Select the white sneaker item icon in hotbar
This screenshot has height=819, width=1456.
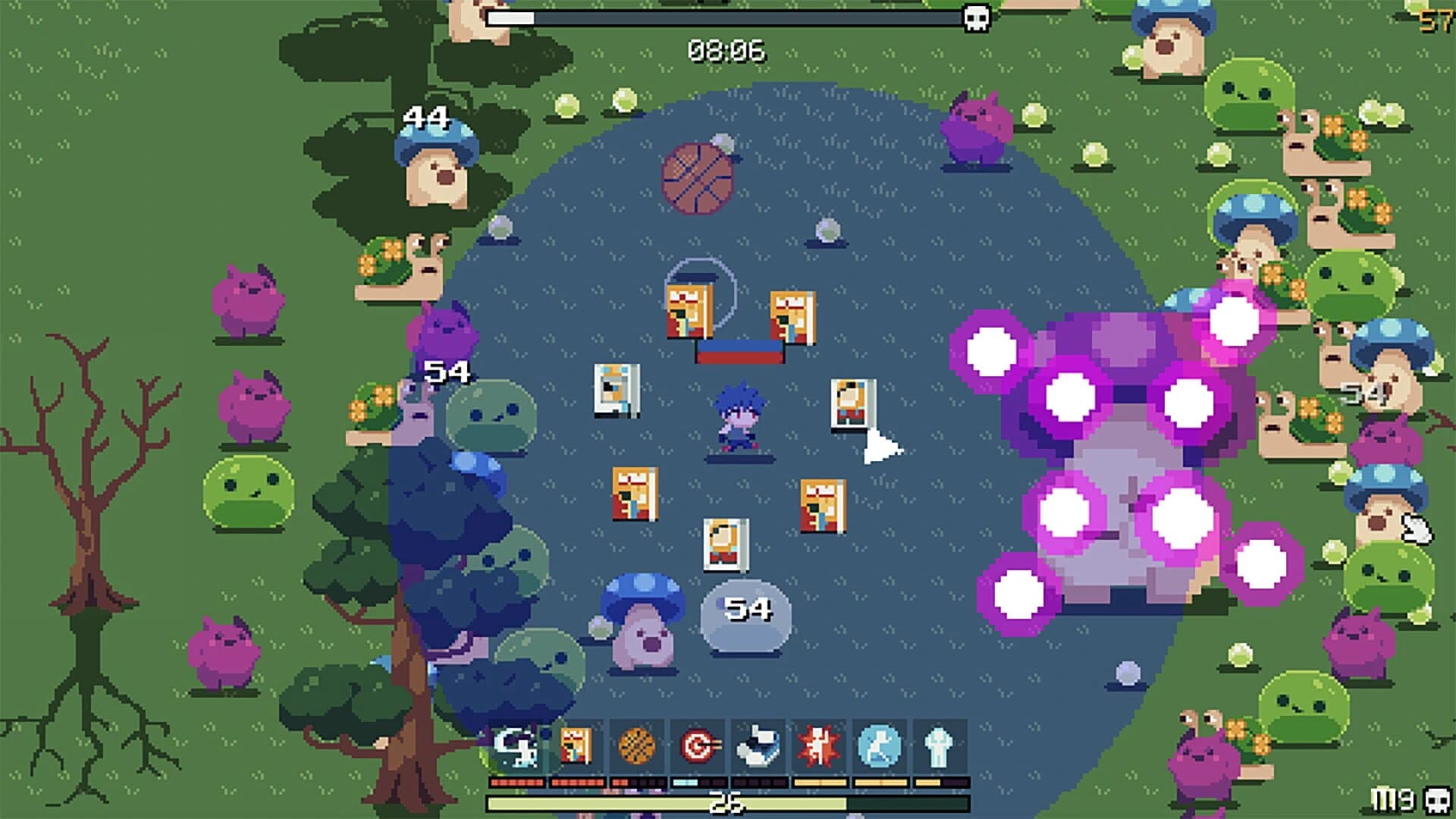(758, 745)
